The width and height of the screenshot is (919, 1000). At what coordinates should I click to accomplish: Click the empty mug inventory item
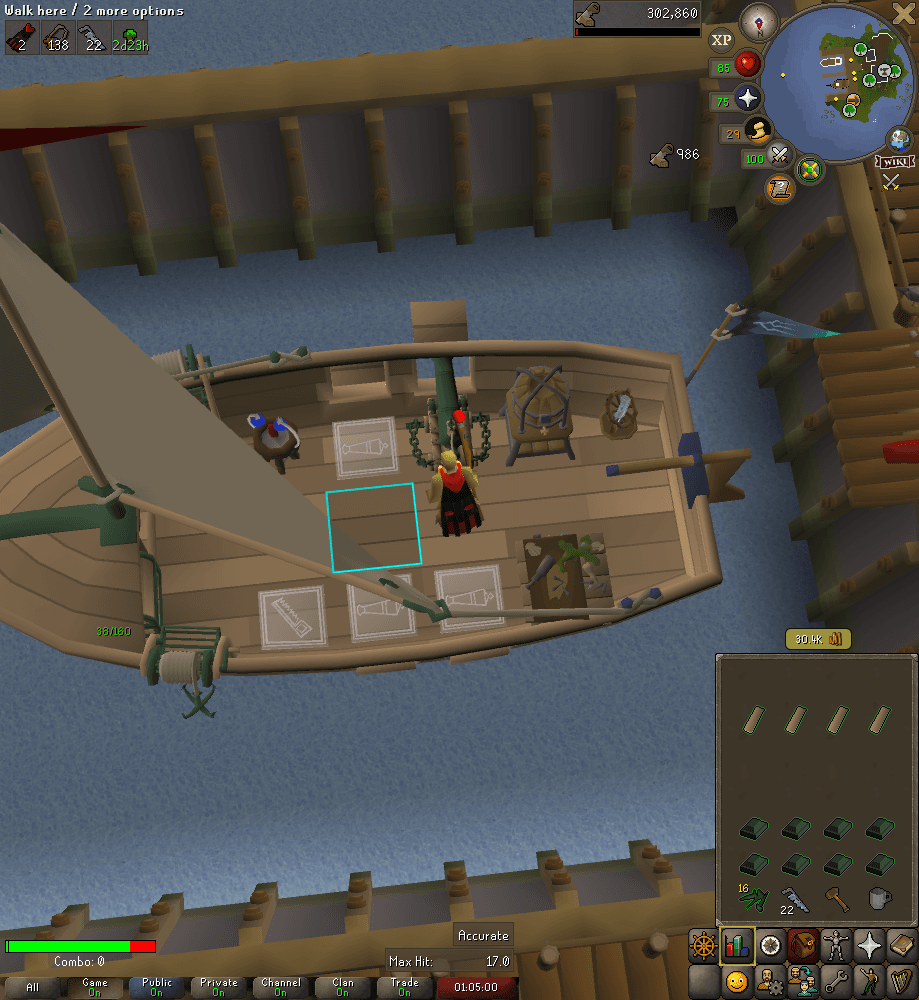tap(879, 897)
